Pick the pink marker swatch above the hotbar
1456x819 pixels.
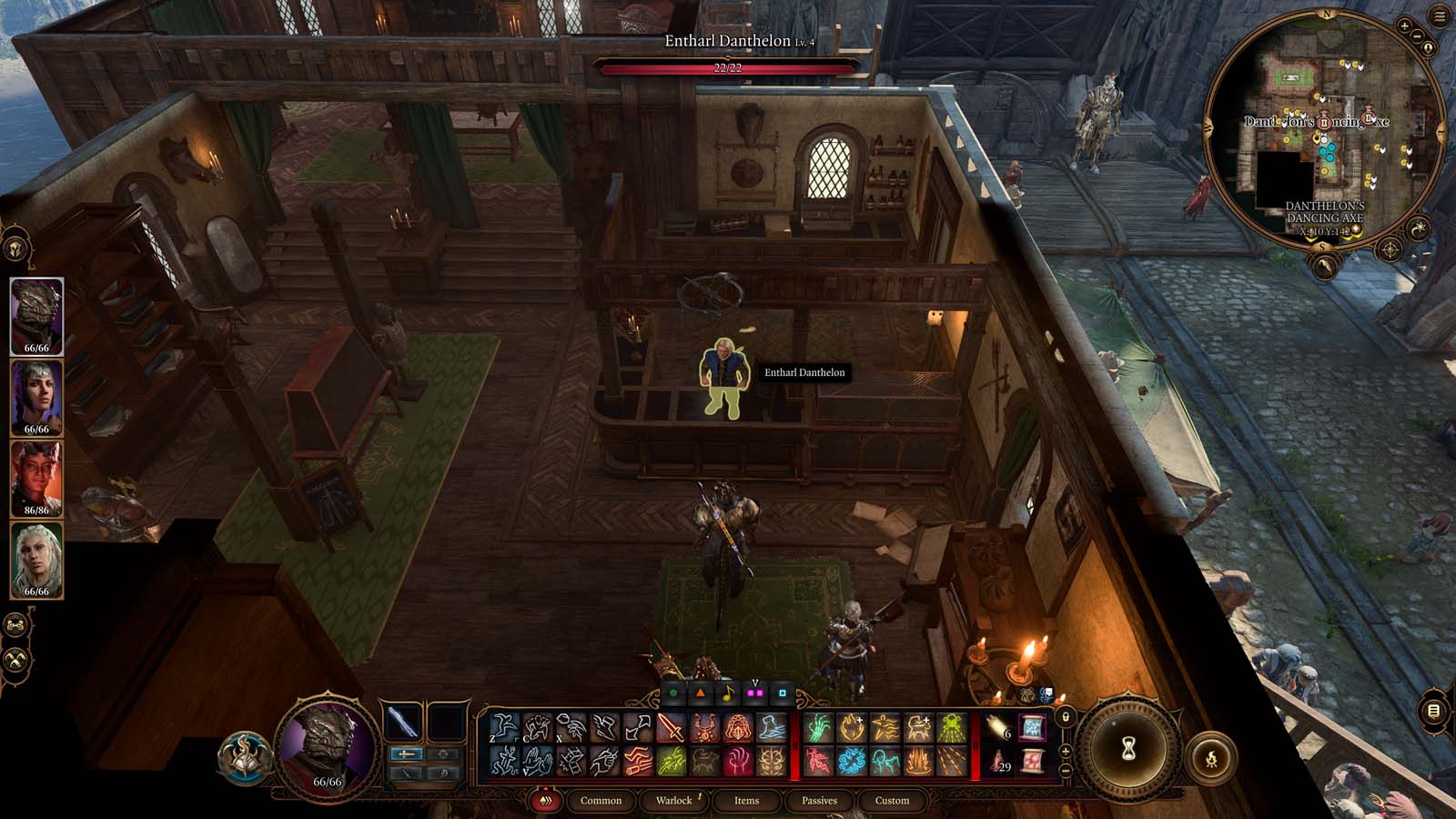(x=754, y=693)
